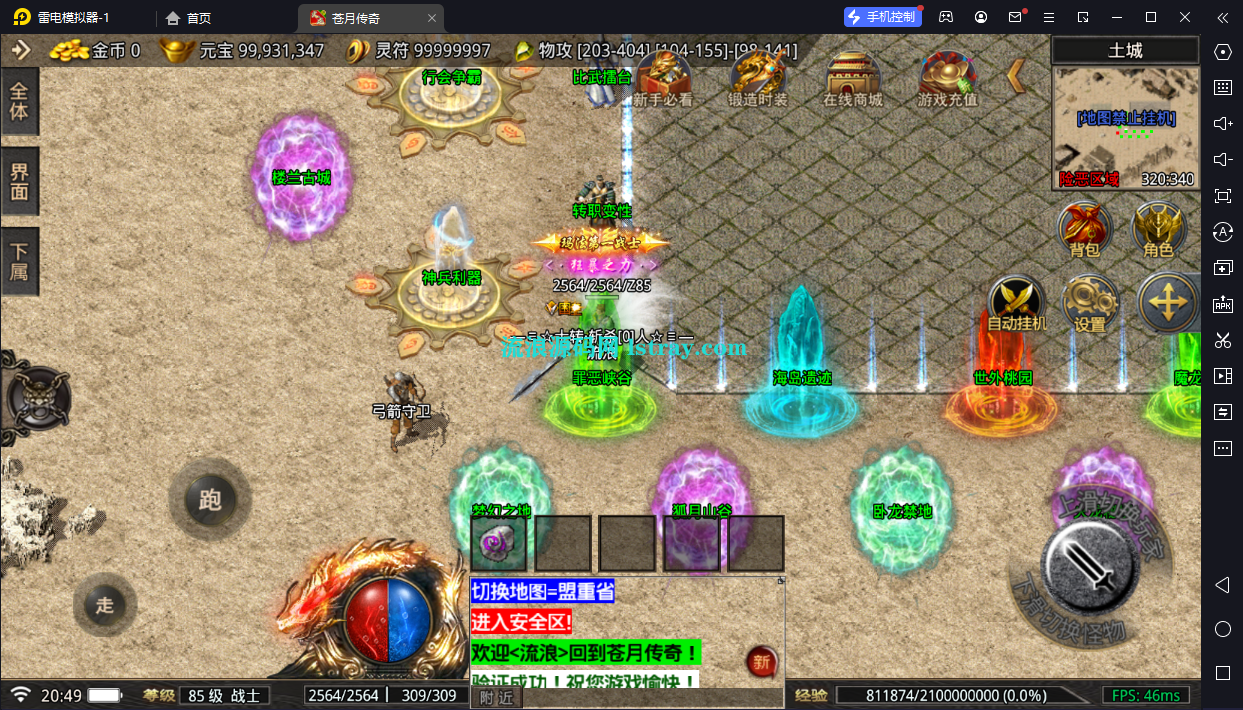This screenshot has width=1243, height=710.
Task: Open the 背包 backpack
Action: coord(1085,229)
